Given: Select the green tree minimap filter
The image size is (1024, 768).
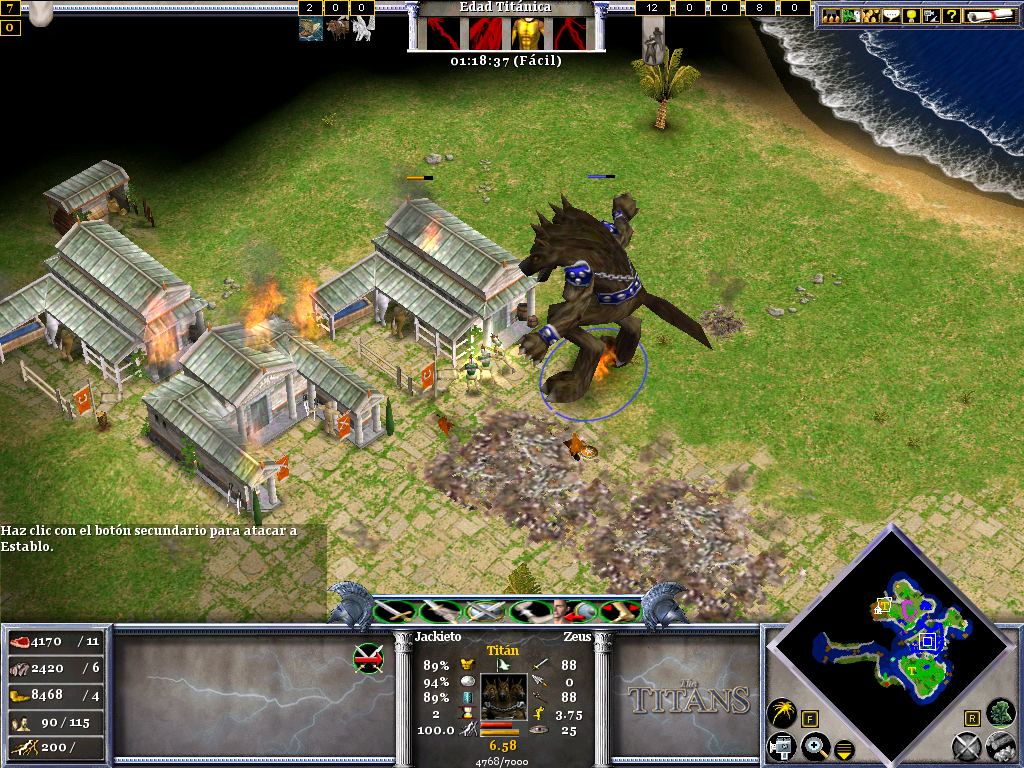Looking at the screenshot, I should (1000, 712).
